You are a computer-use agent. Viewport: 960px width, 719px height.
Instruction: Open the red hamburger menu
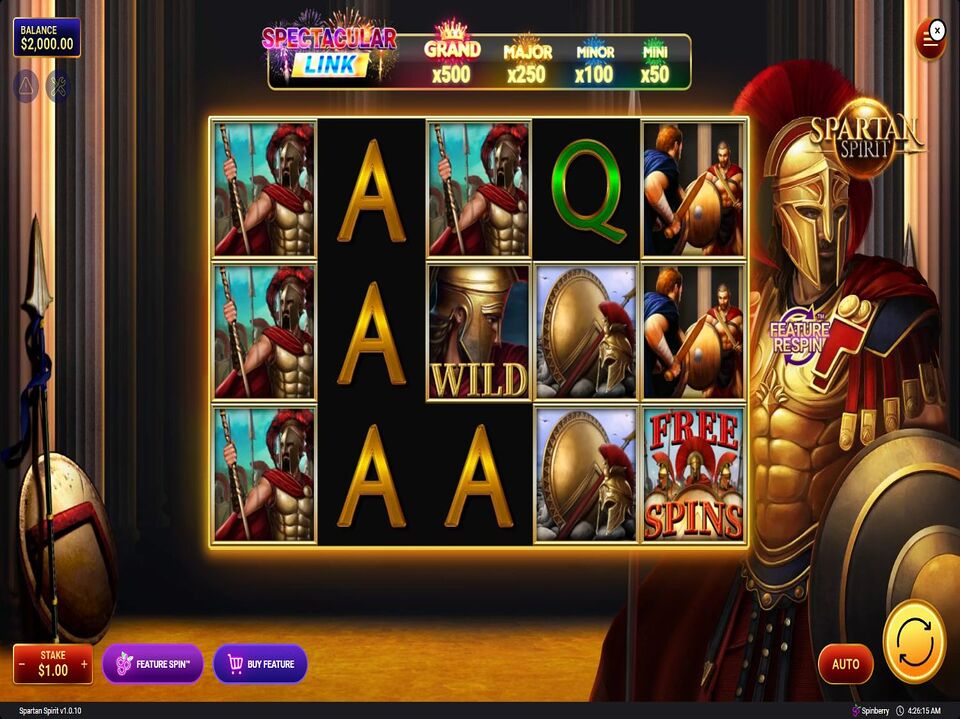tap(930, 43)
